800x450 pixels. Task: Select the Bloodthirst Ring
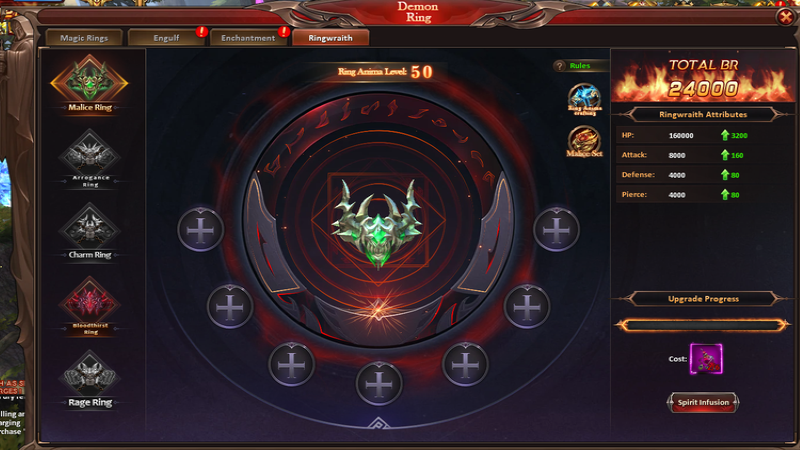90,302
